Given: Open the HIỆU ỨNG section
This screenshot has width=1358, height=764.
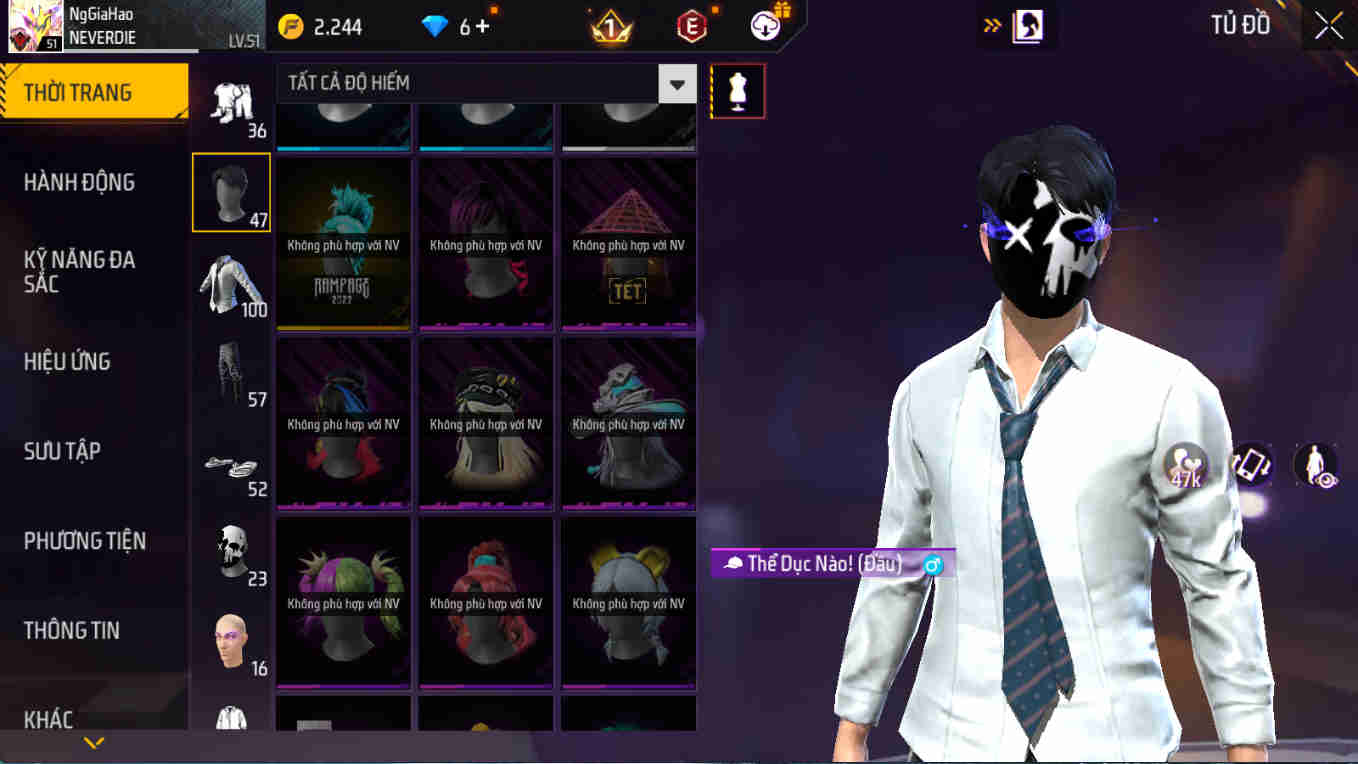Looking at the screenshot, I should (75, 361).
